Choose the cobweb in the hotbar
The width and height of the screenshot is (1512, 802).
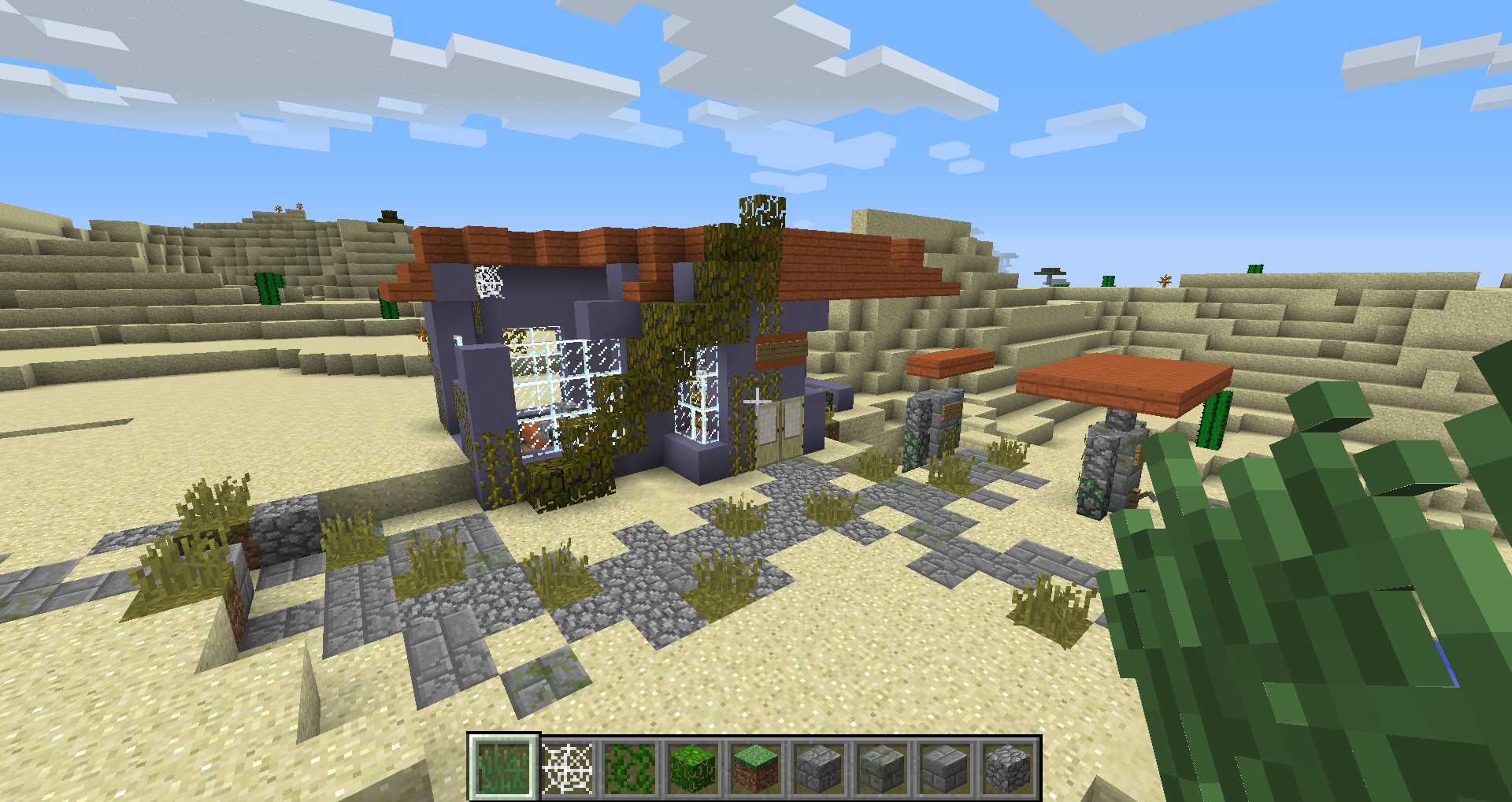click(567, 768)
